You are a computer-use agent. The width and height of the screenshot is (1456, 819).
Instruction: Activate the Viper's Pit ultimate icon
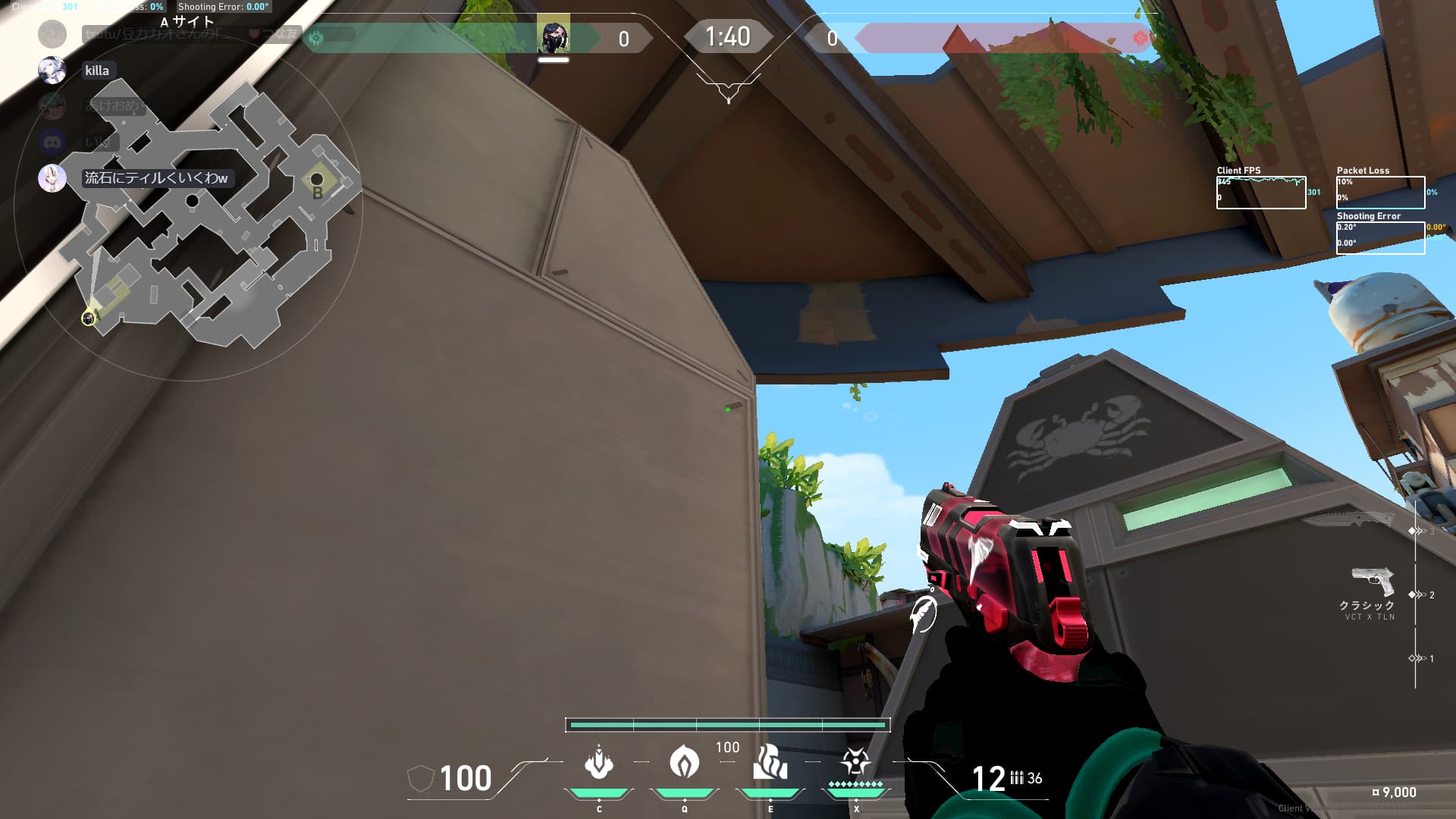tap(855, 761)
